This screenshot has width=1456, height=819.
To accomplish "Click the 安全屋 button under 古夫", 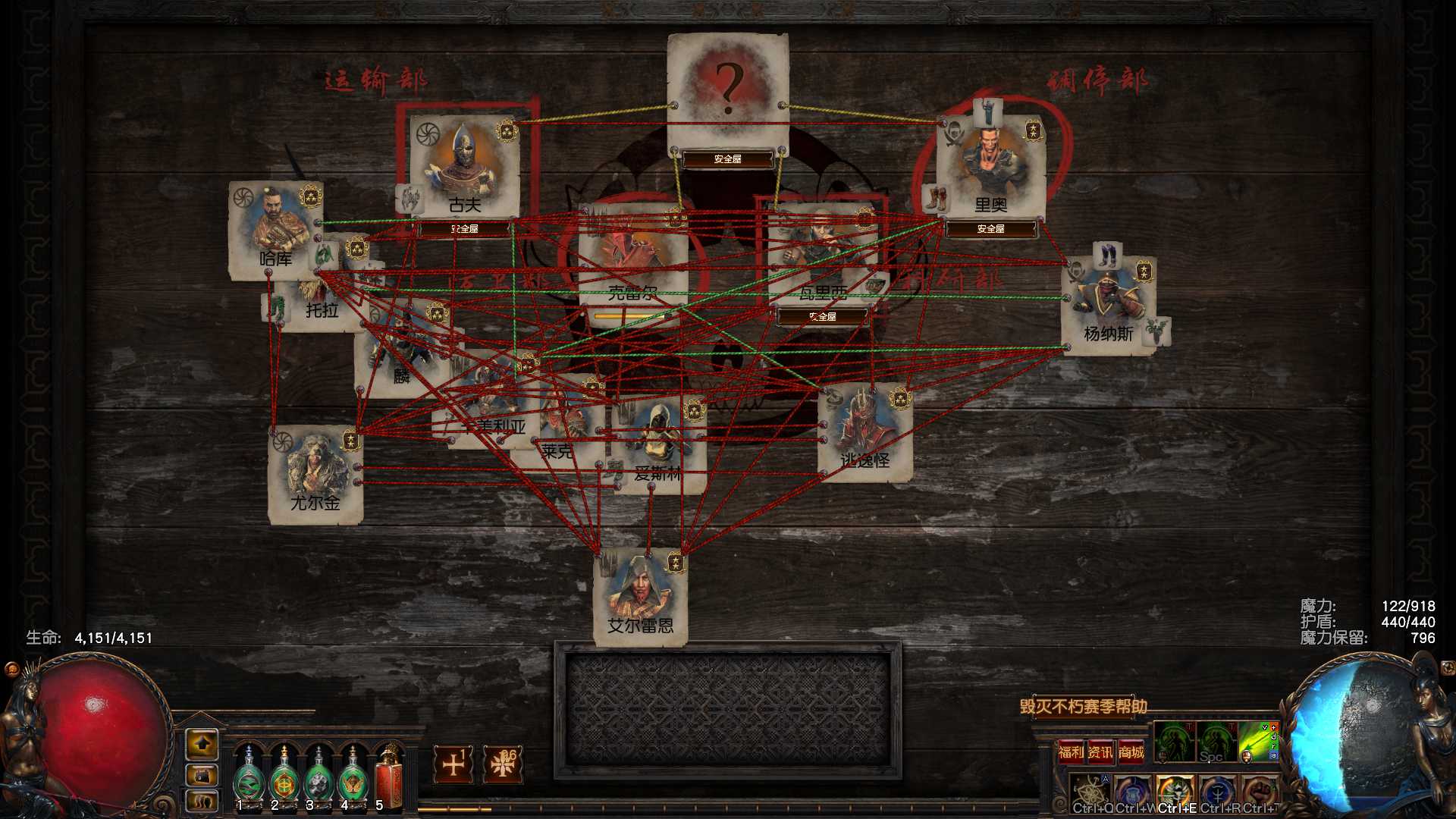I will pos(464,228).
